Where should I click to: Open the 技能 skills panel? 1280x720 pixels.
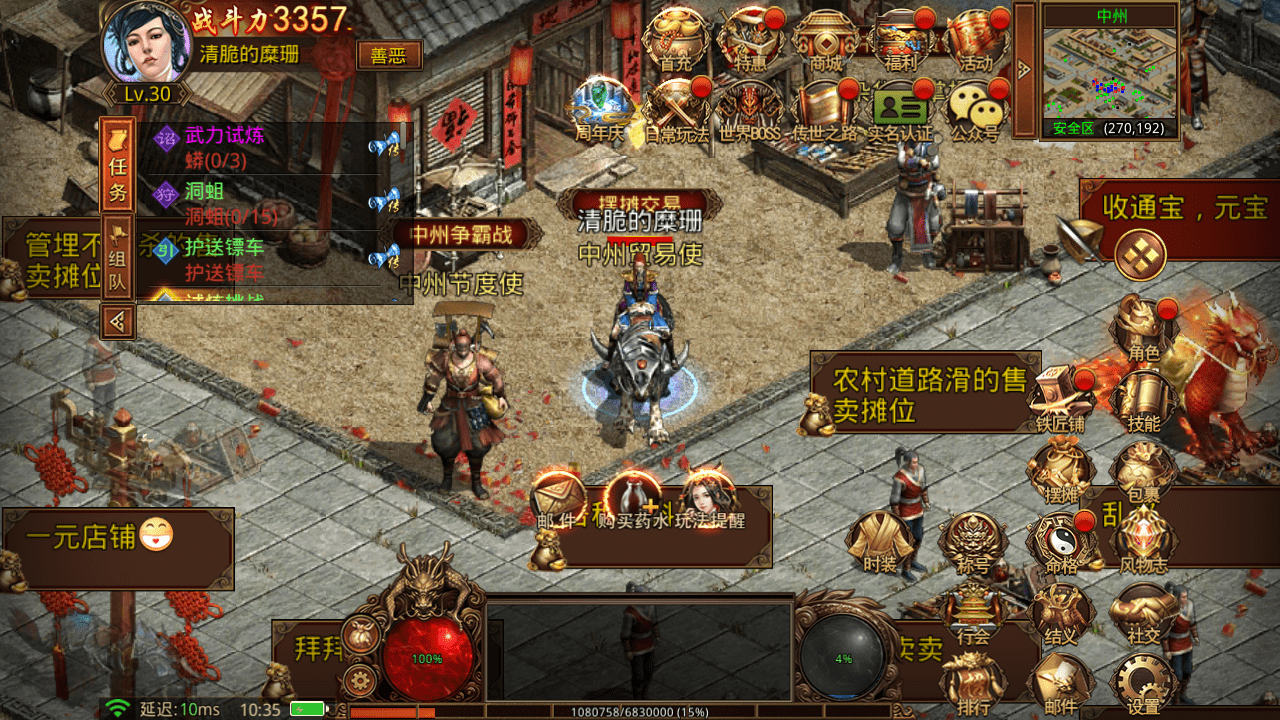click(x=1142, y=392)
